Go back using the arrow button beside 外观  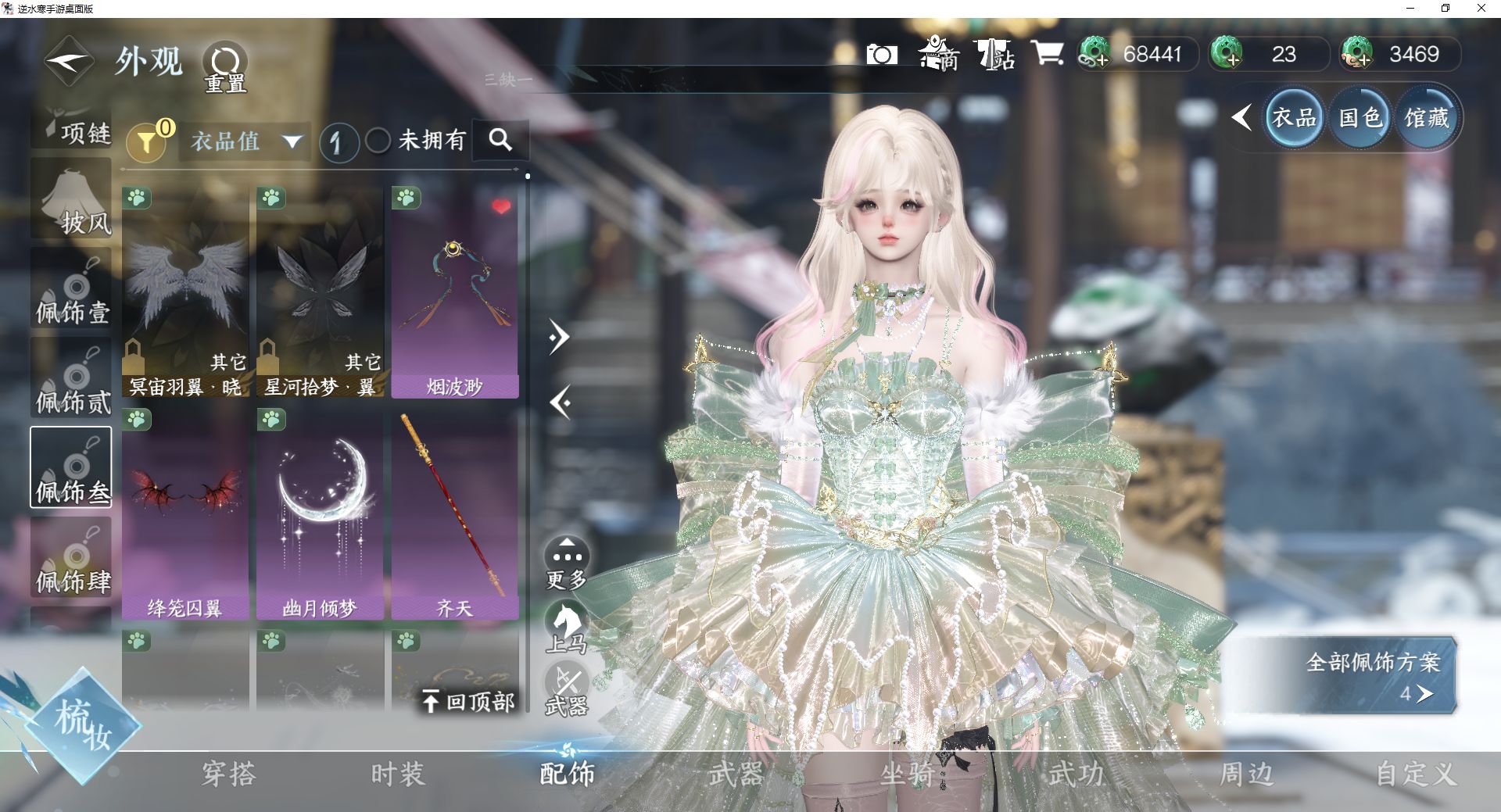[69, 61]
